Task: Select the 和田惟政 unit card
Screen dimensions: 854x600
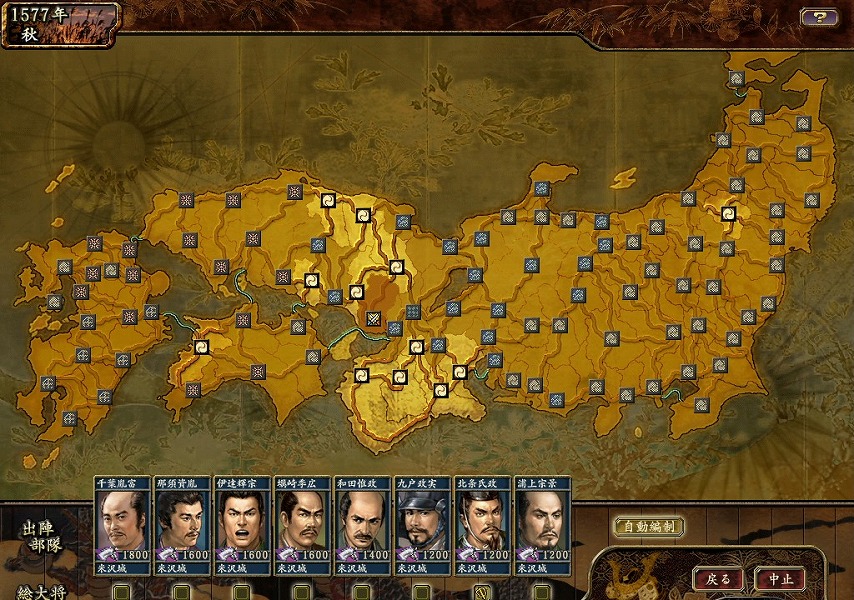Action: coord(363,524)
